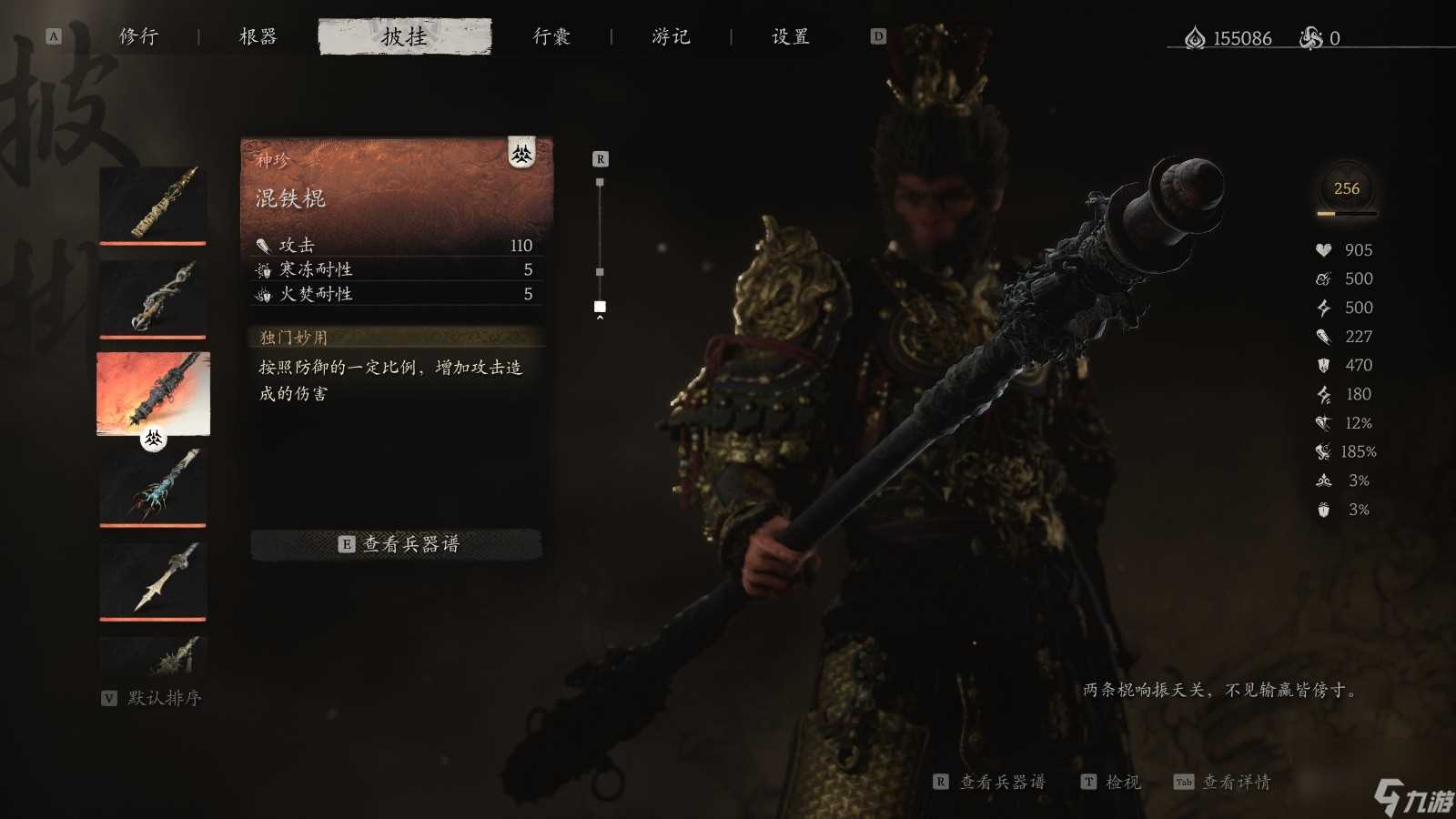1456x819 pixels.
Task: Select the highlighted square equipment category marker
Action: point(600,307)
